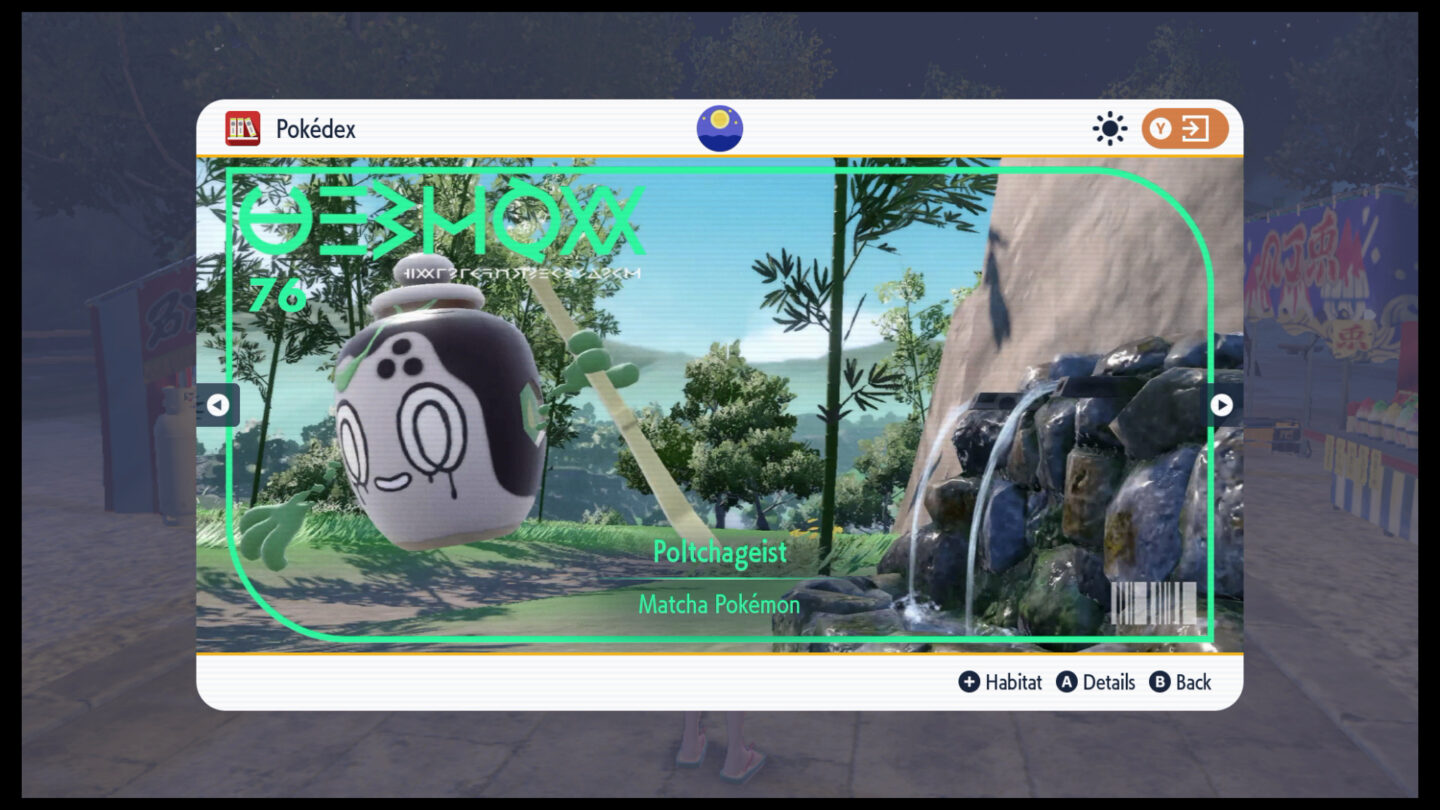The height and width of the screenshot is (810, 1440).
Task: Go to the previous Pokédex entry arrow
Action: [217, 405]
